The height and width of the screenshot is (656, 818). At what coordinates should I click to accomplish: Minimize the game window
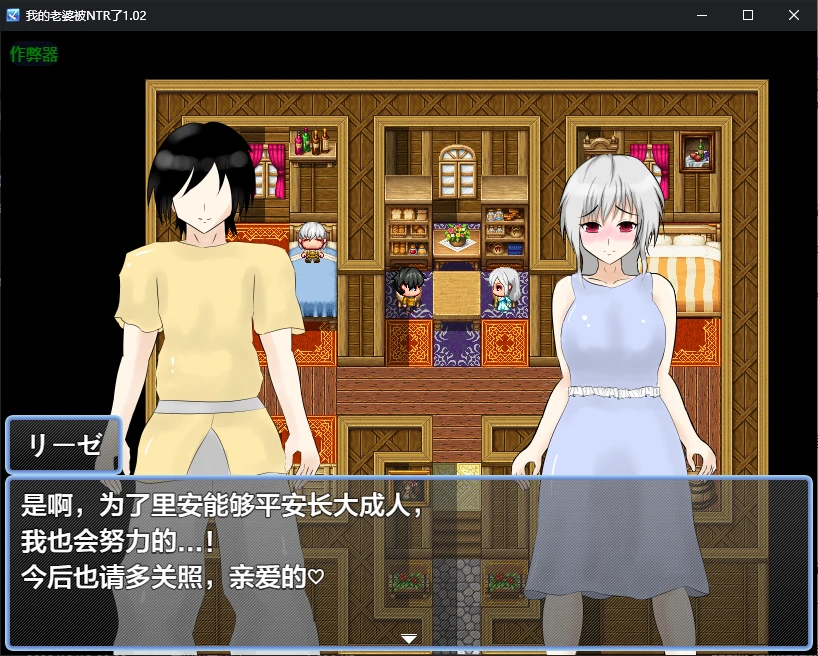tap(702, 16)
